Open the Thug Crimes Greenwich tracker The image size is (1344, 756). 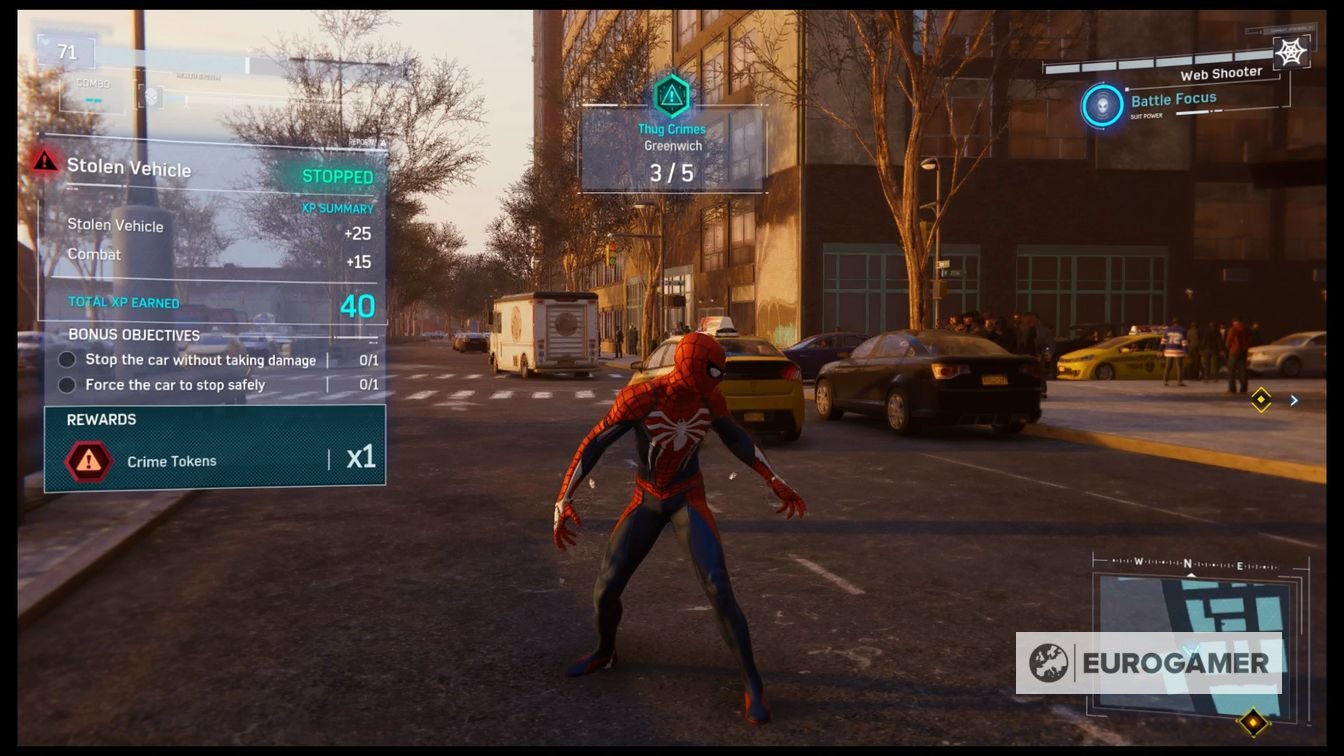point(672,148)
